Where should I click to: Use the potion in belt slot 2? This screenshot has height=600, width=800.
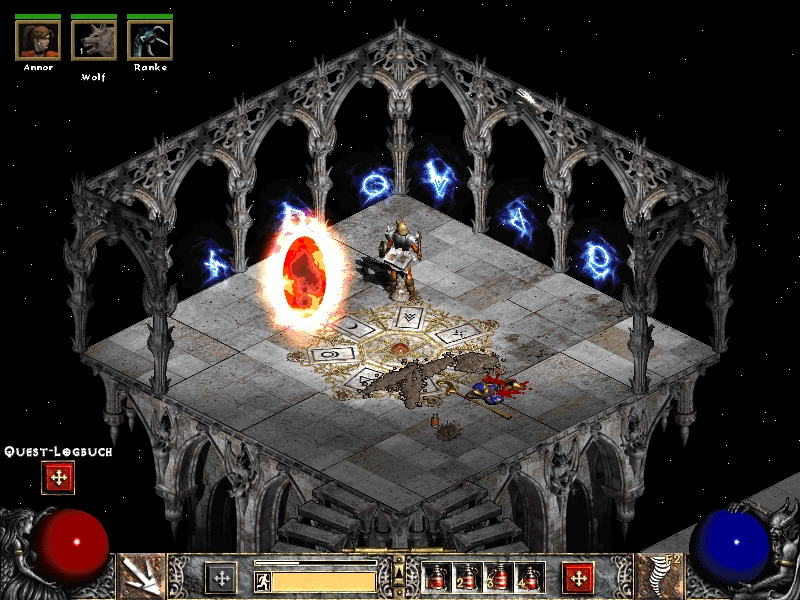[466, 577]
